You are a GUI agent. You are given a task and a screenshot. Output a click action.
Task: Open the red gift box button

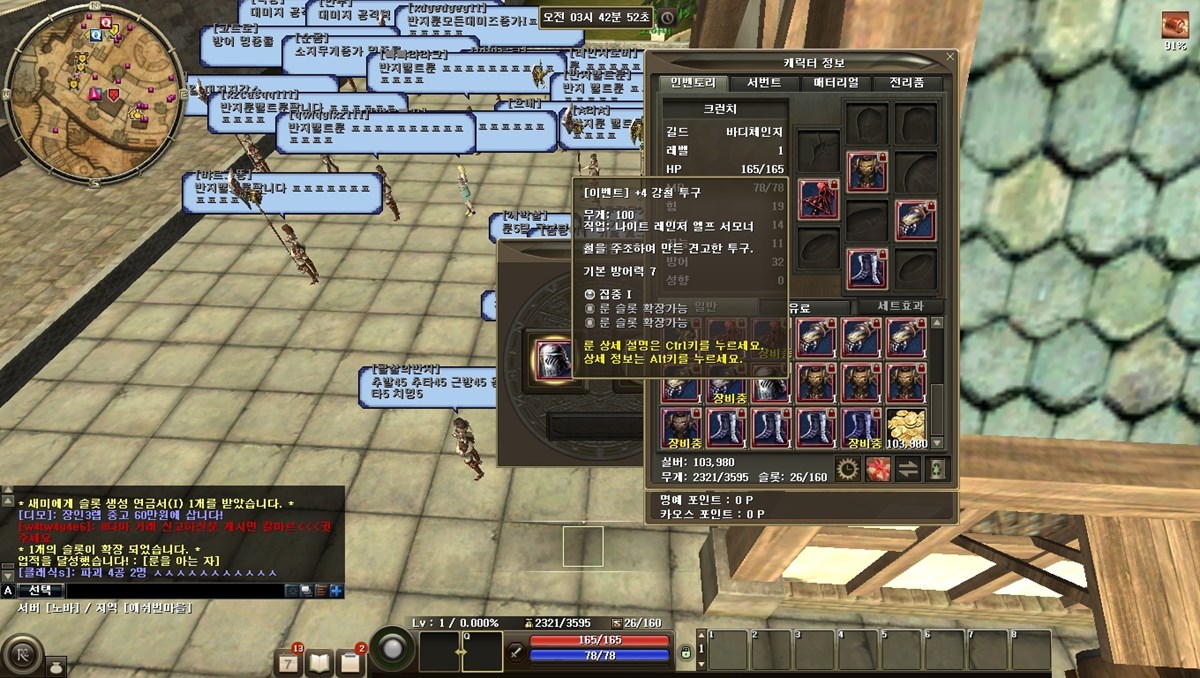pyautogui.click(x=879, y=467)
